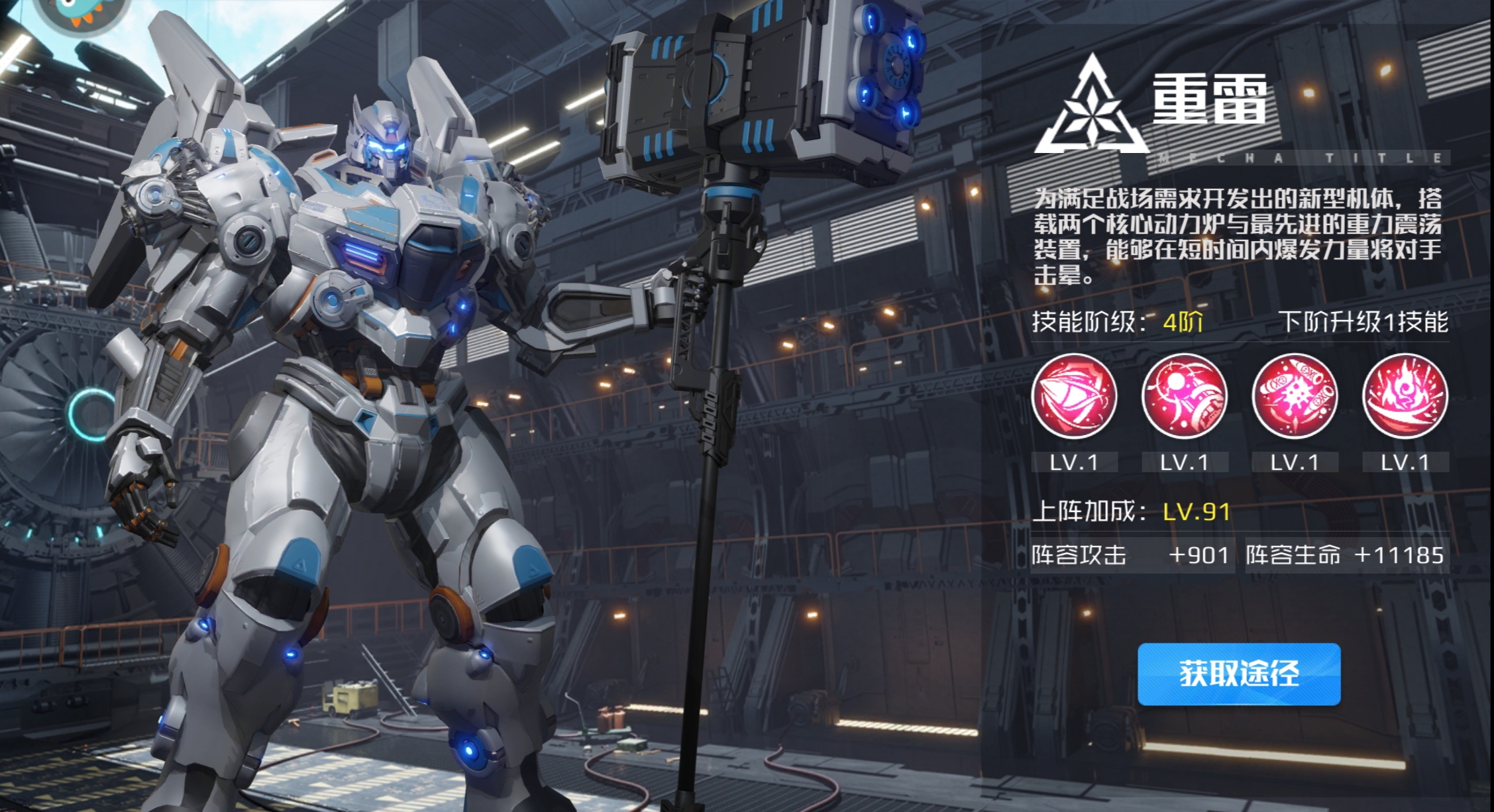The width and height of the screenshot is (1494, 812).
Task: Open the 获取途径 acquisition button
Action: pyautogui.click(x=1239, y=674)
